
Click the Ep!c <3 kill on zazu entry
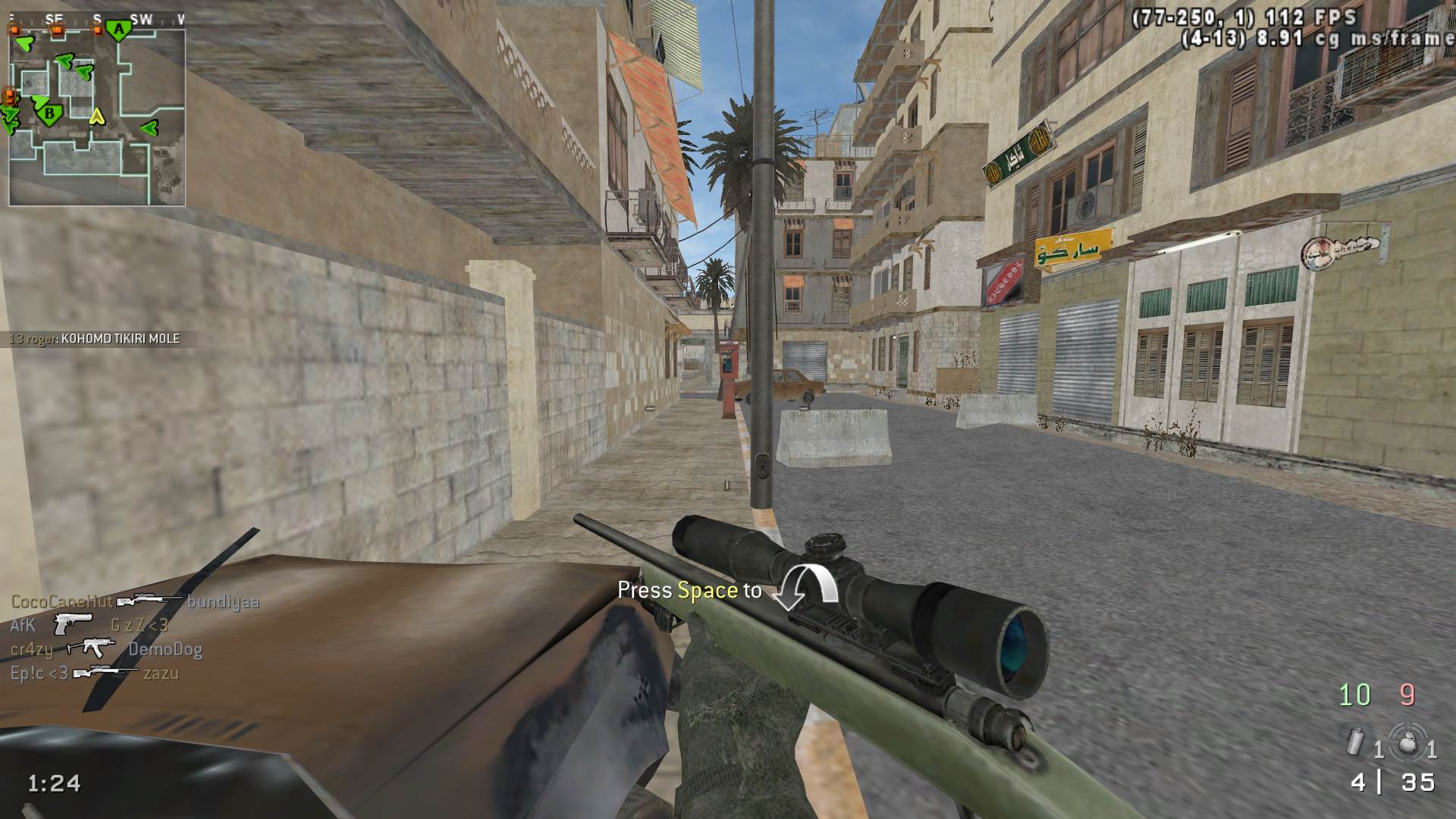pos(95,673)
